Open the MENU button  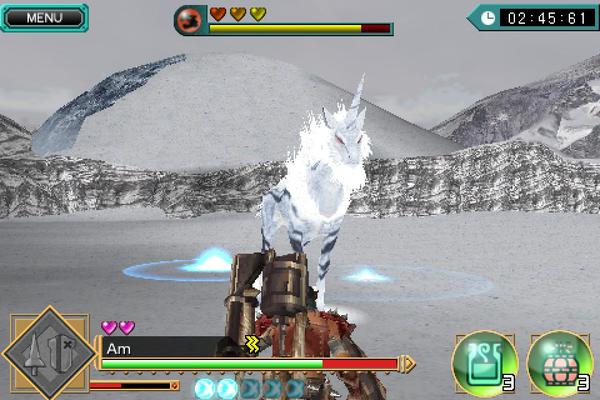pos(43,17)
